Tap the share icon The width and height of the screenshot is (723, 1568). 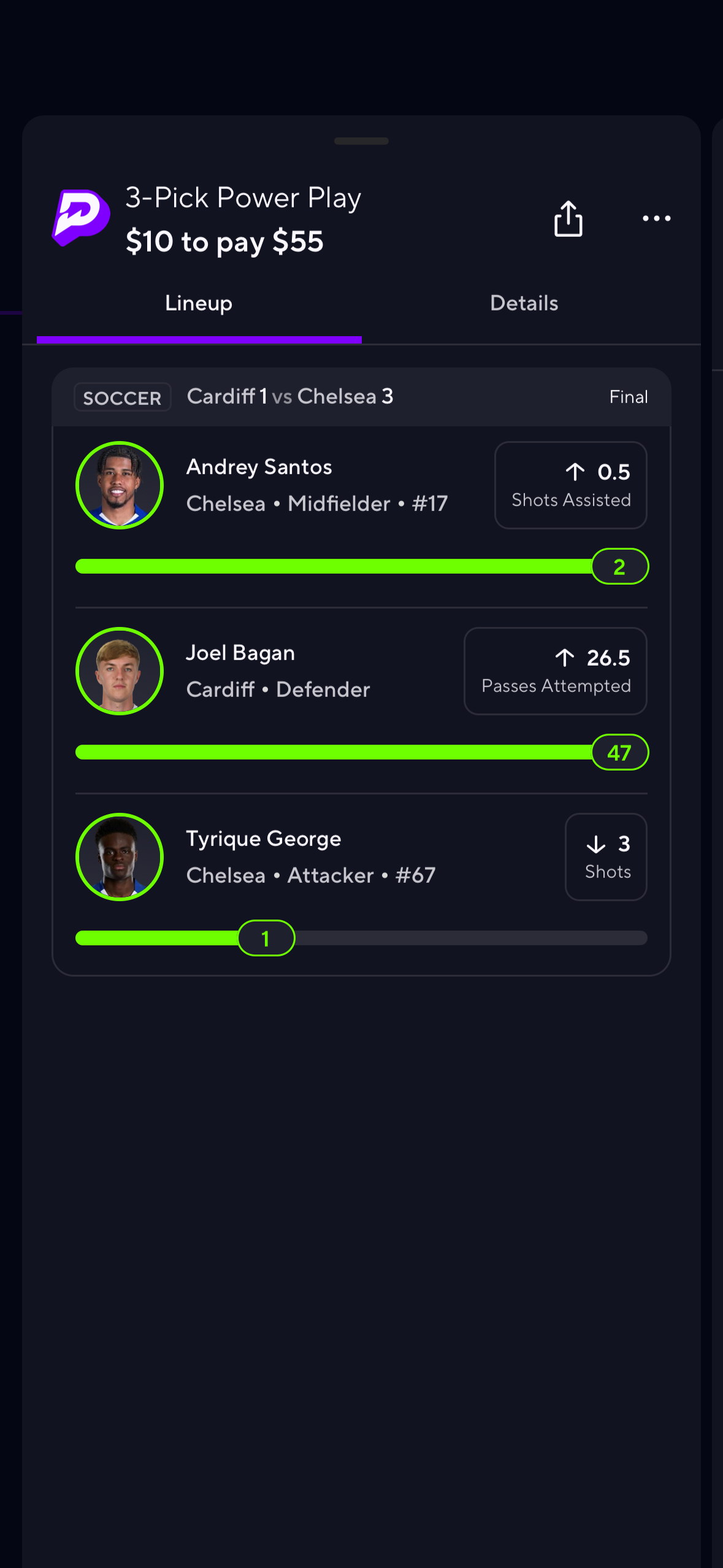click(568, 218)
